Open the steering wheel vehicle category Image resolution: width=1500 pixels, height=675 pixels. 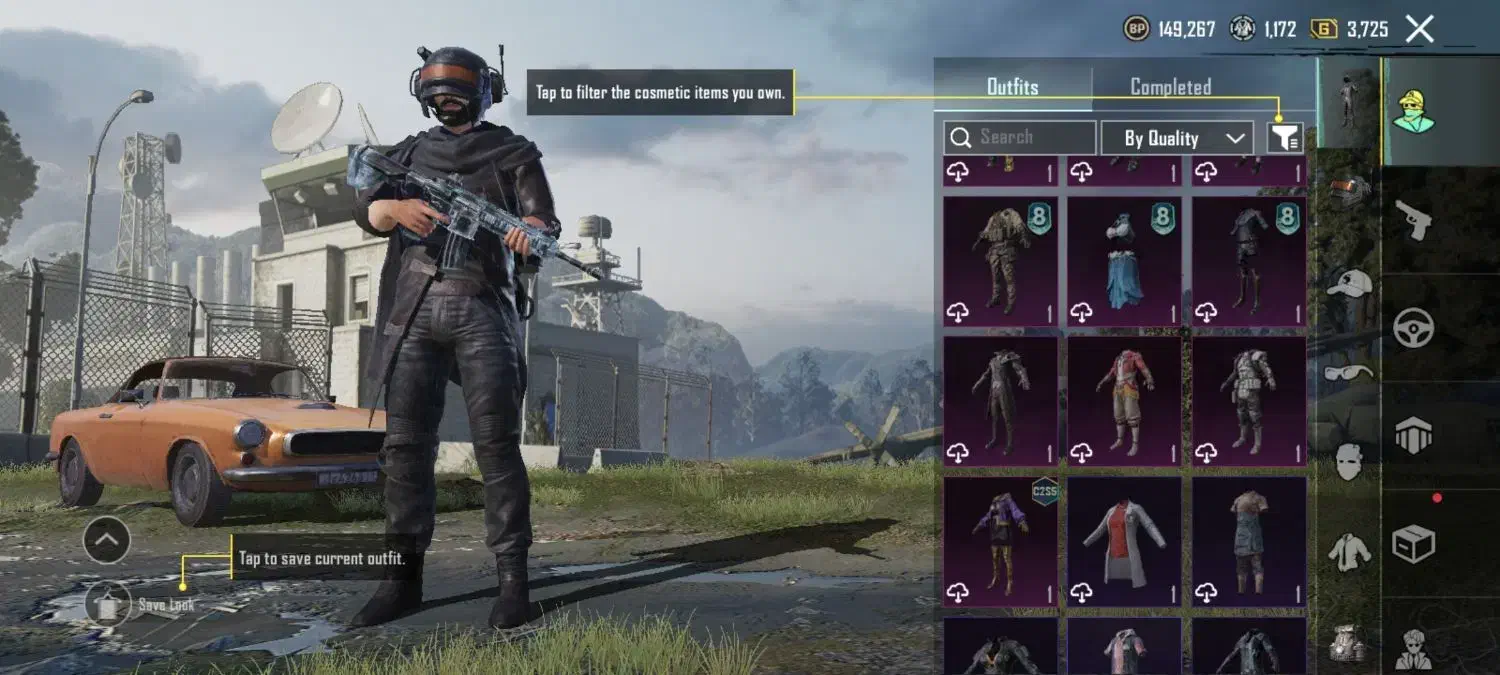pos(1413,327)
